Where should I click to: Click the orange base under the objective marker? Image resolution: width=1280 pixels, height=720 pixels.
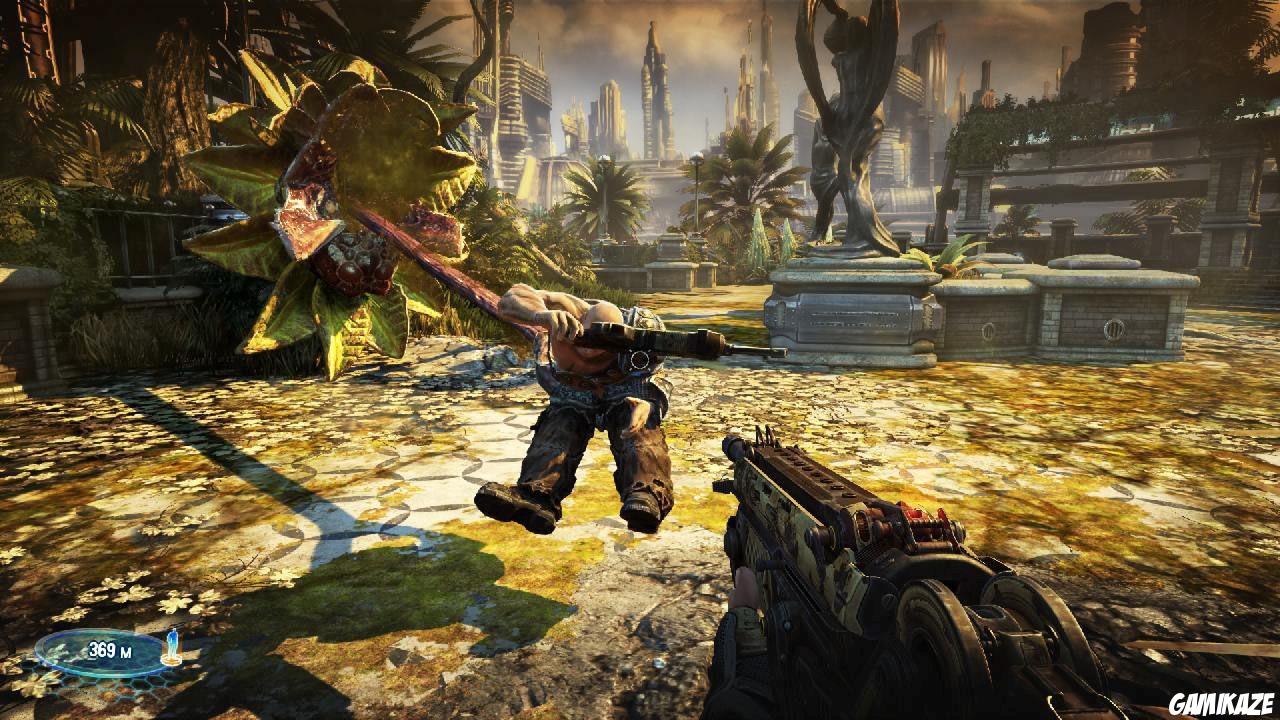point(171,660)
